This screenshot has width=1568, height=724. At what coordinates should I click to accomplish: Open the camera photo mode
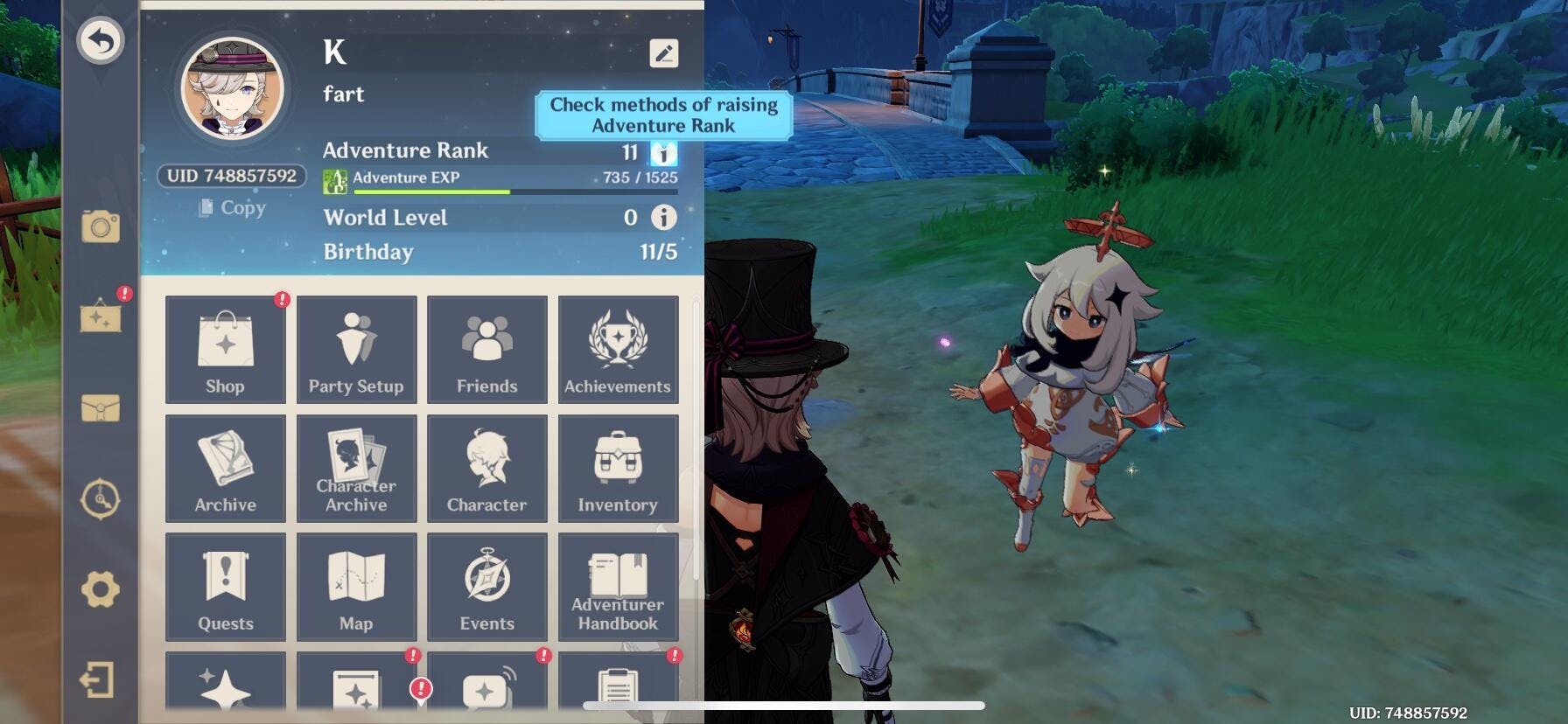(101, 227)
